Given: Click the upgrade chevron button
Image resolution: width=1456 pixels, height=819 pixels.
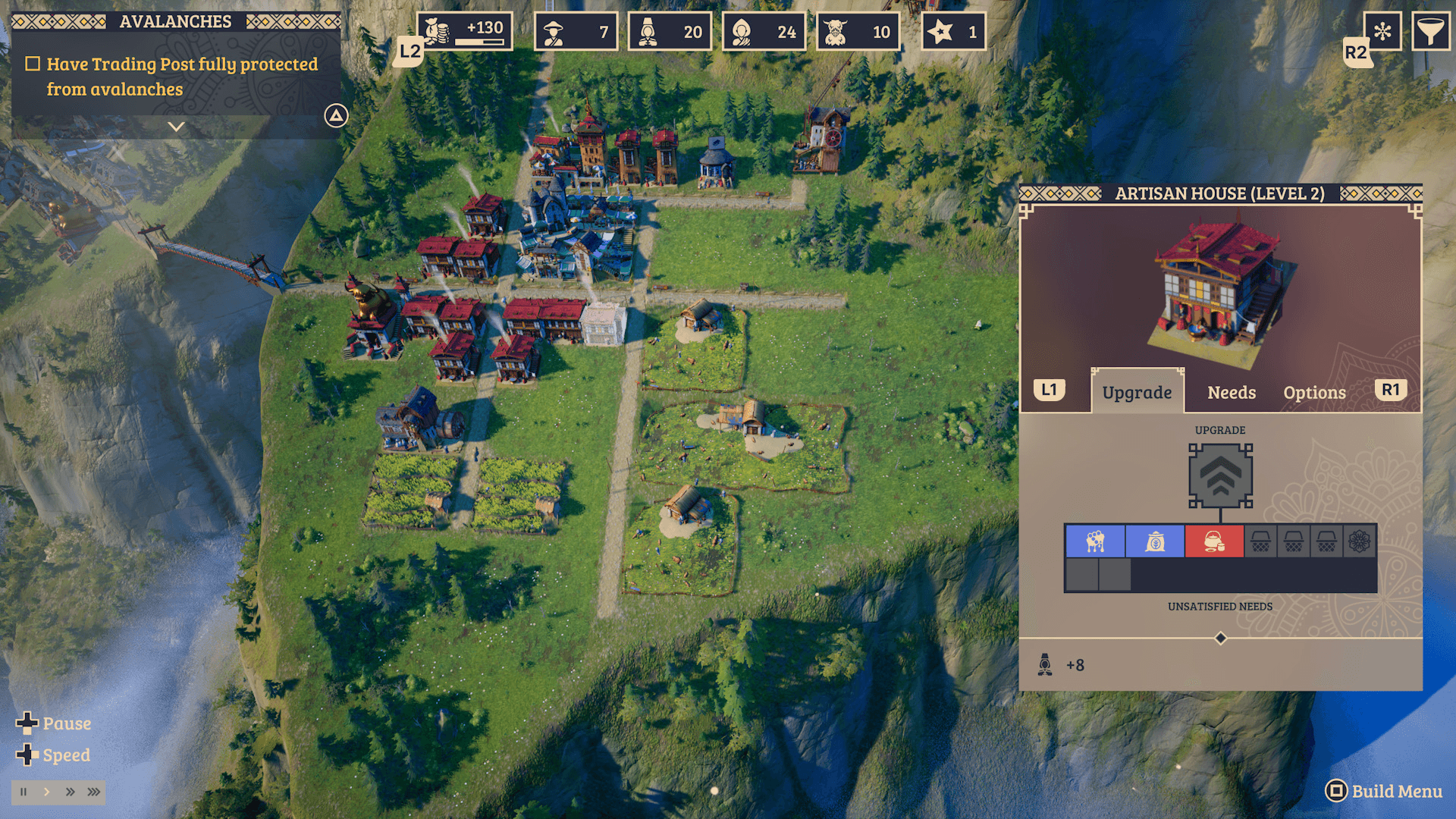Looking at the screenshot, I should (x=1220, y=476).
